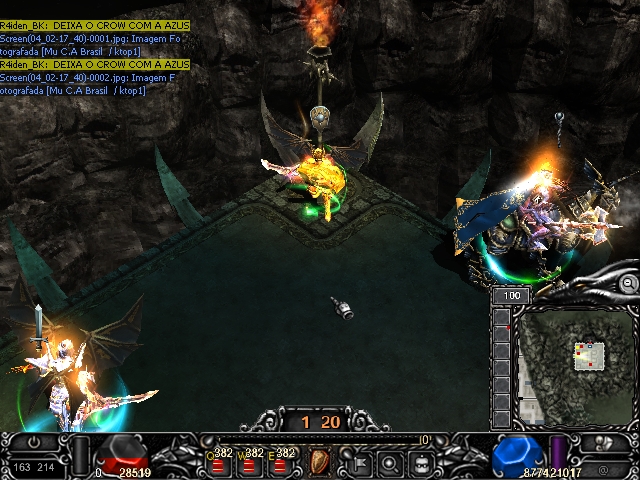Viewport: 640px width, 480px height.
Task: Click the round target icon button
Action: 390,463
